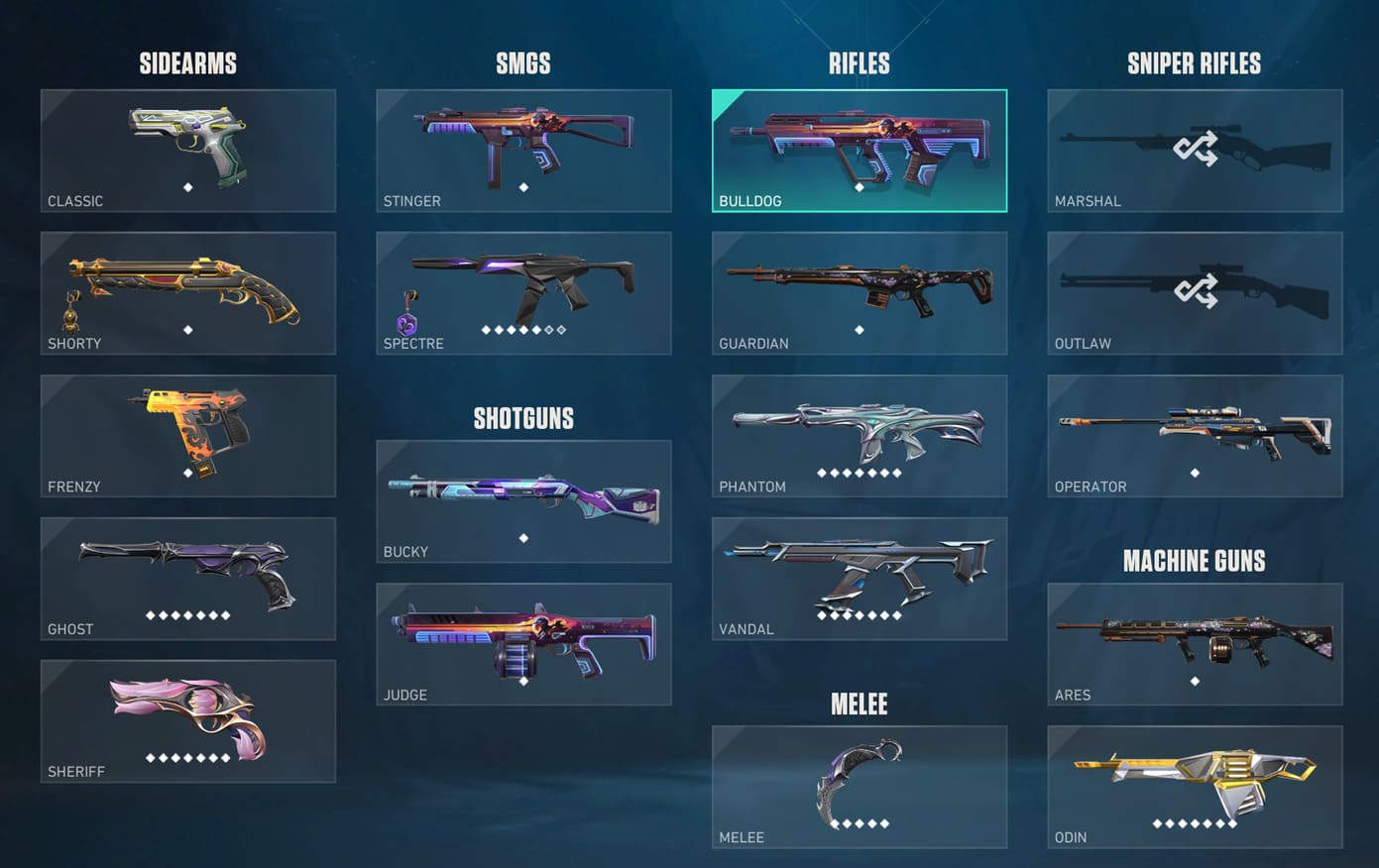This screenshot has height=868, width=1379.
Task: Select the Marshal sniper tile
Action: click(1195, 151)
